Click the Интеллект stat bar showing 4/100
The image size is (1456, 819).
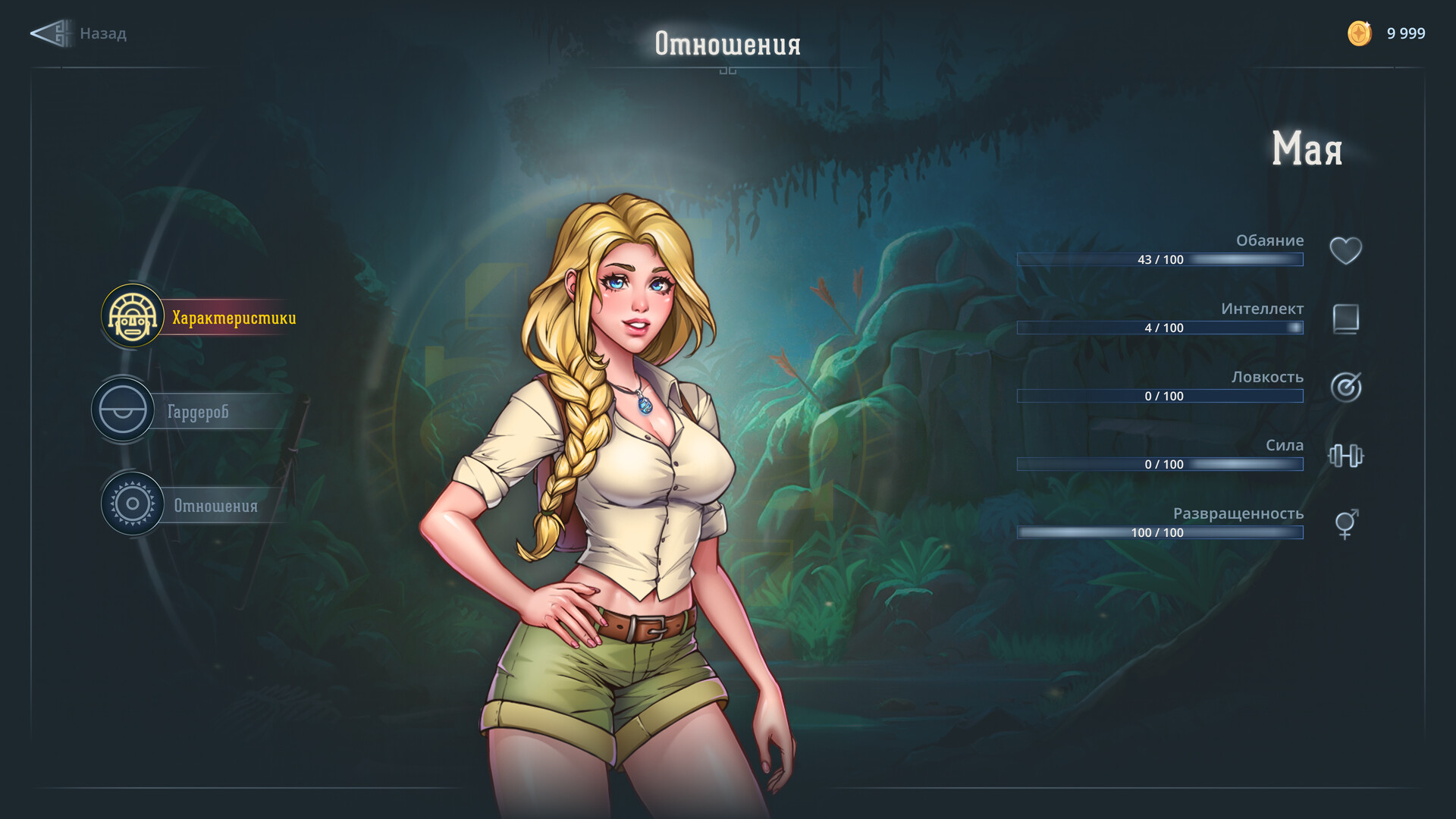1160,328
